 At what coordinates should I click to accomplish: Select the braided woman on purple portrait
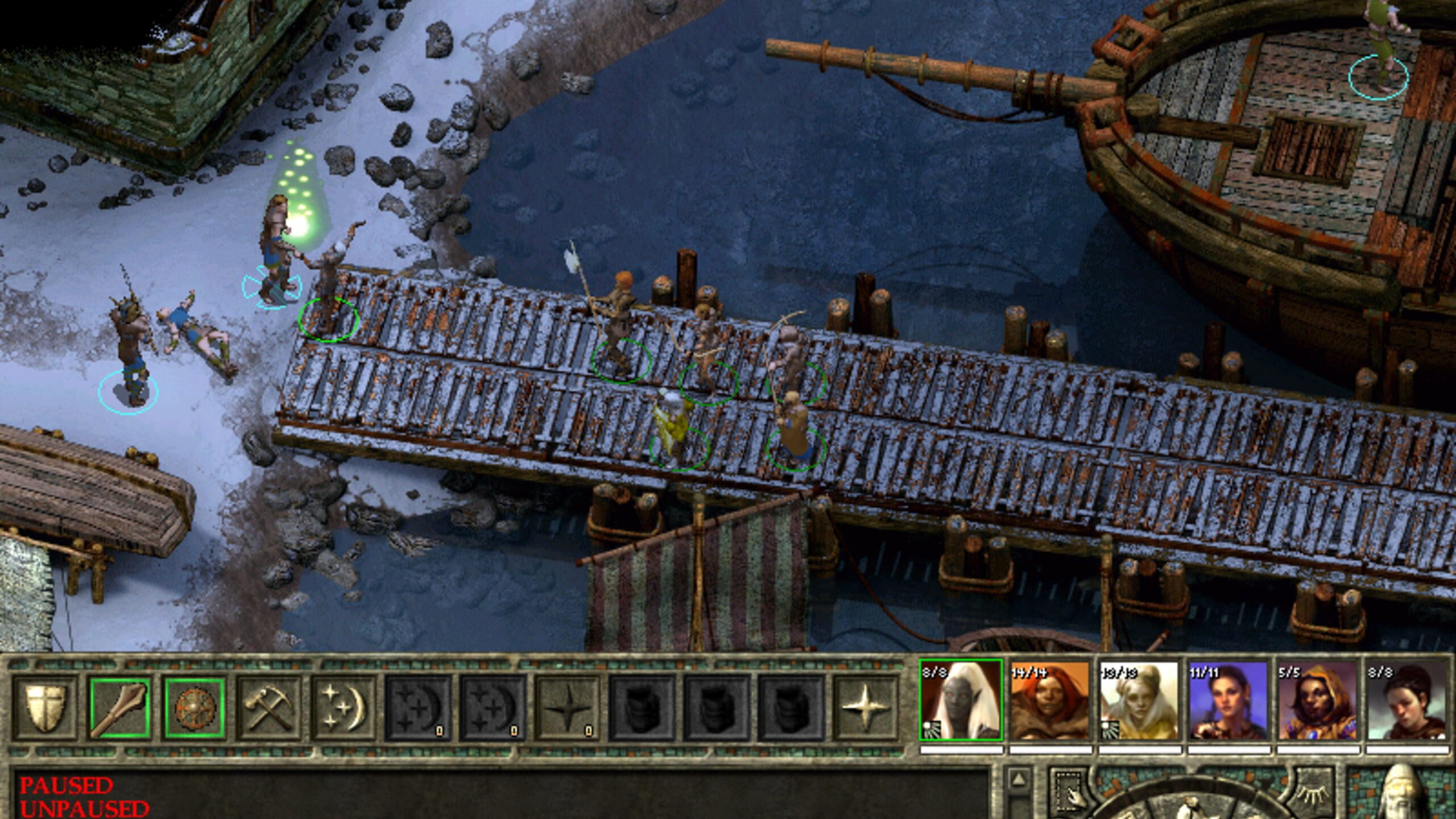[1228, 701]
